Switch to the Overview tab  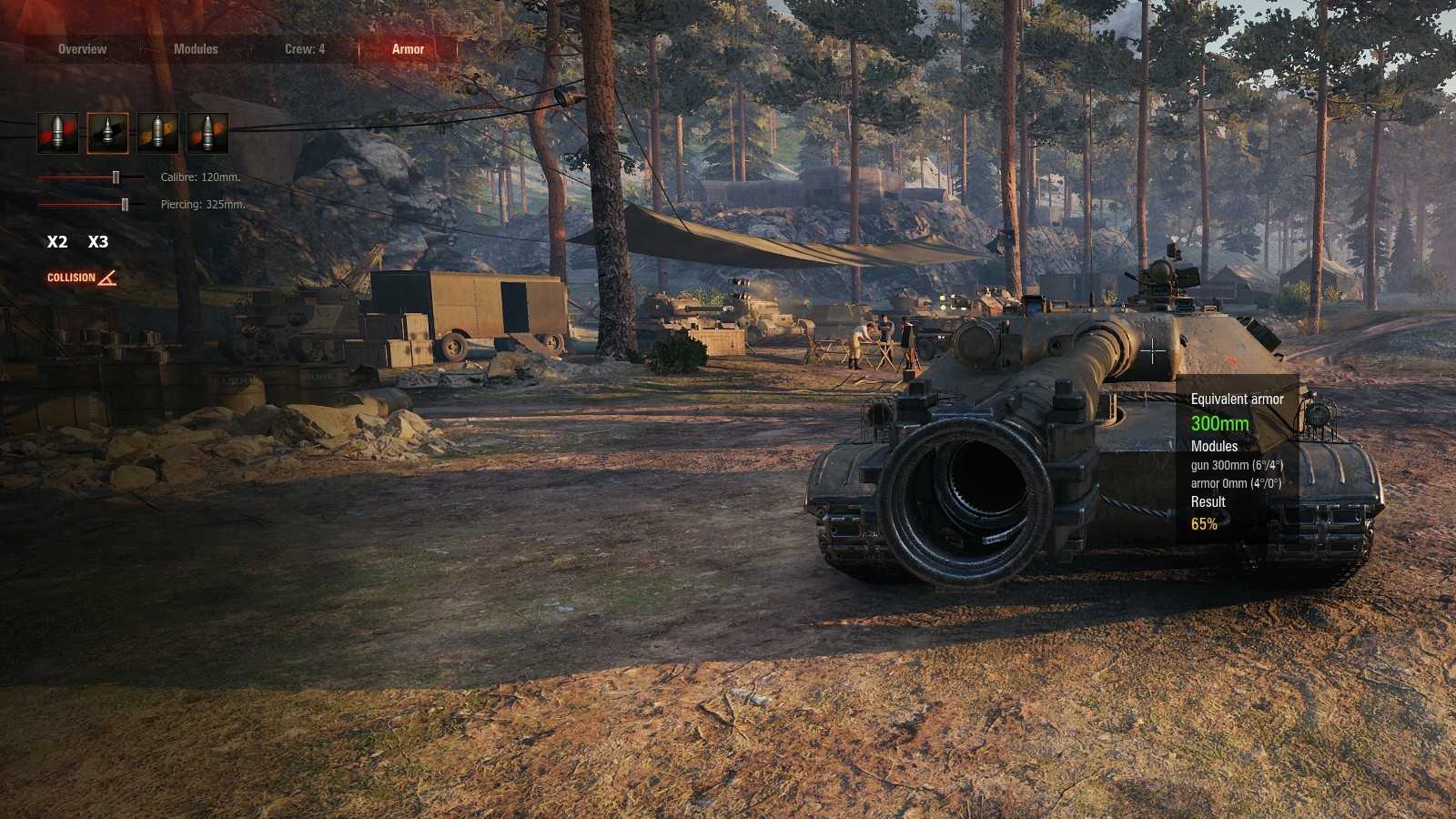point(81,49)
